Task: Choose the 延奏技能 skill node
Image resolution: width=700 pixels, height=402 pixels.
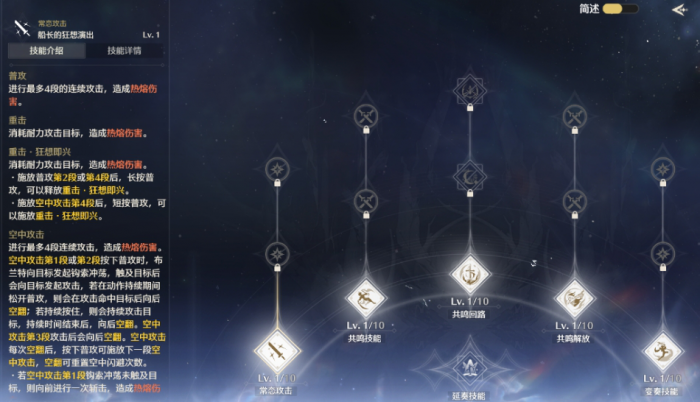Action: tap(470, 367)
